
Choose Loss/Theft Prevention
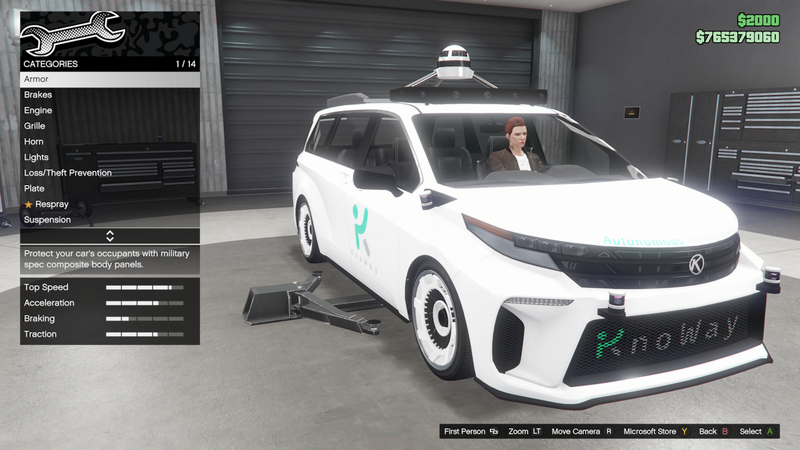(110, 173)
